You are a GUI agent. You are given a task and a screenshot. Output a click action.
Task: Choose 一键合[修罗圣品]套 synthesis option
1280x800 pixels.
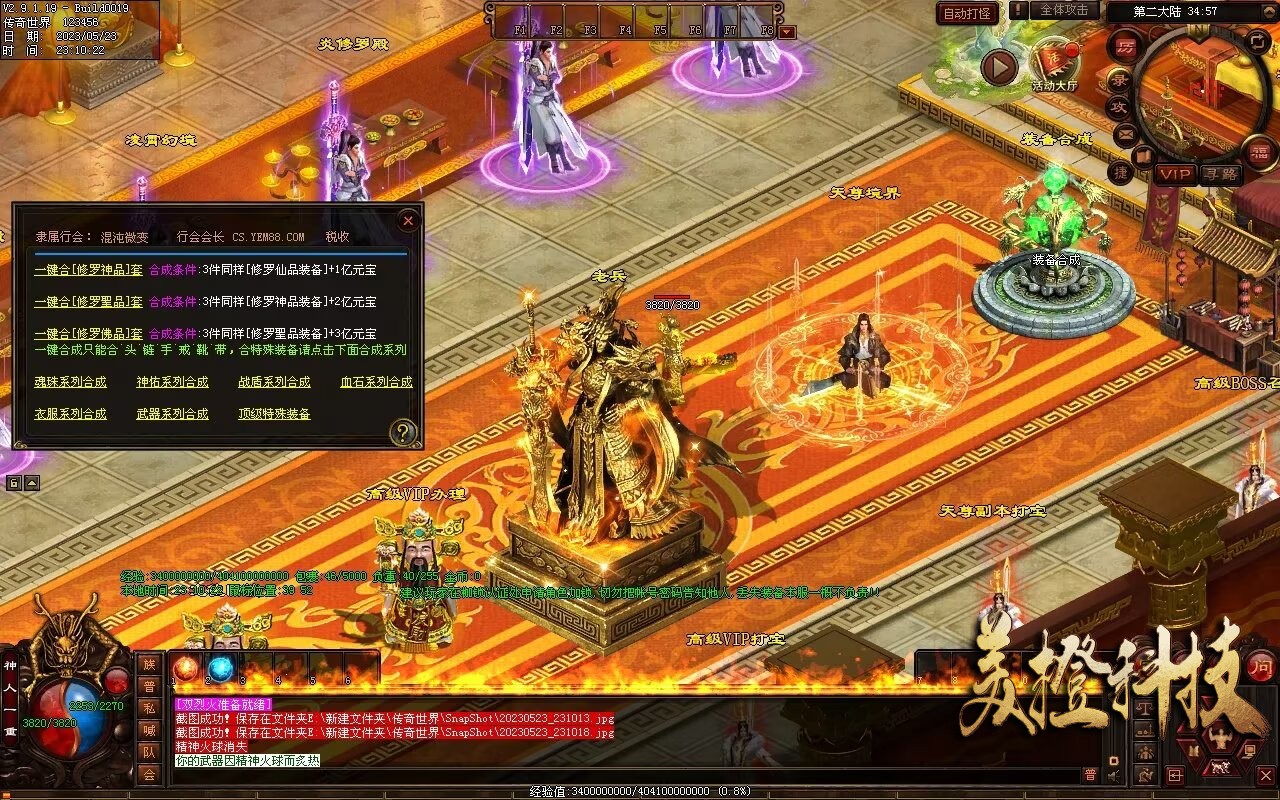click(x=88, y=301)
